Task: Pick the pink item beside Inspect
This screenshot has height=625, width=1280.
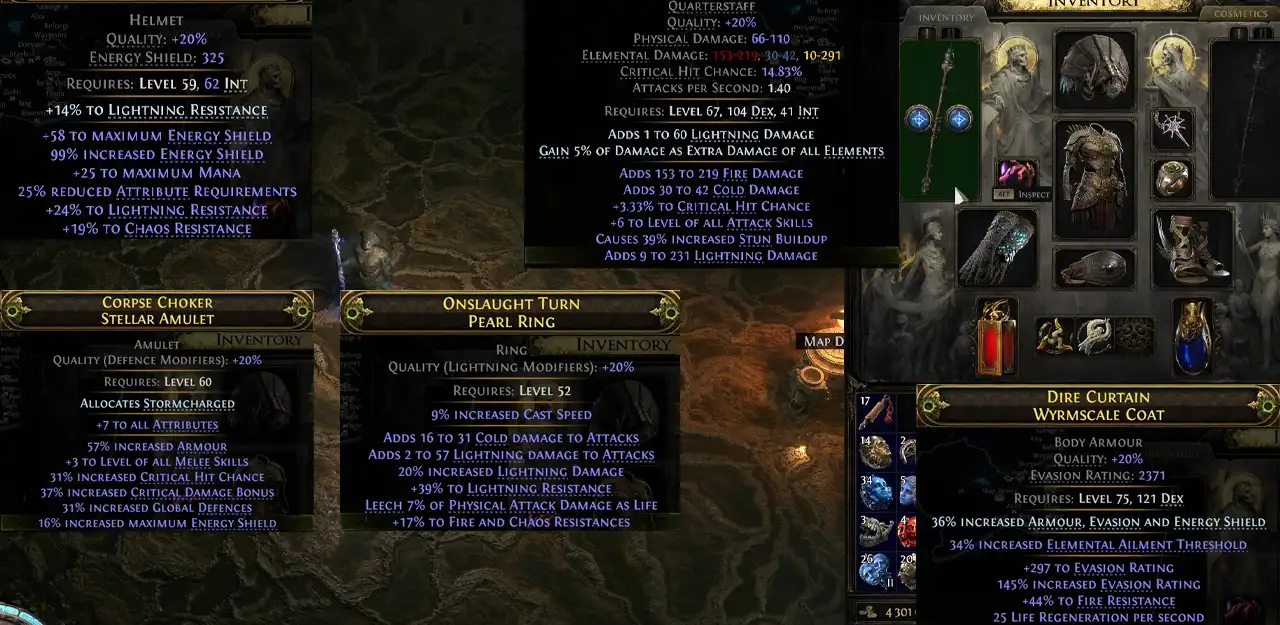Action: pos(1016,172)
